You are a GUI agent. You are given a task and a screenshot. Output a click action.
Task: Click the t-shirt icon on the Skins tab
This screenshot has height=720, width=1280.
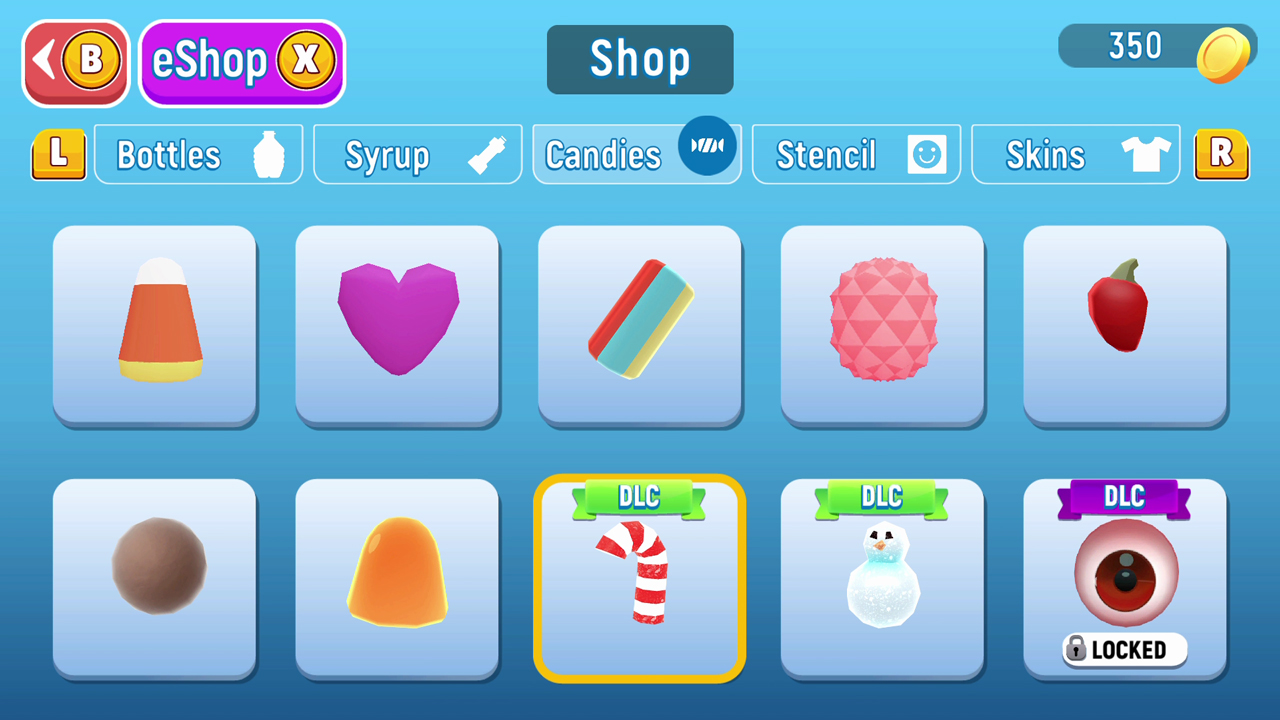tap(1144, 153)
